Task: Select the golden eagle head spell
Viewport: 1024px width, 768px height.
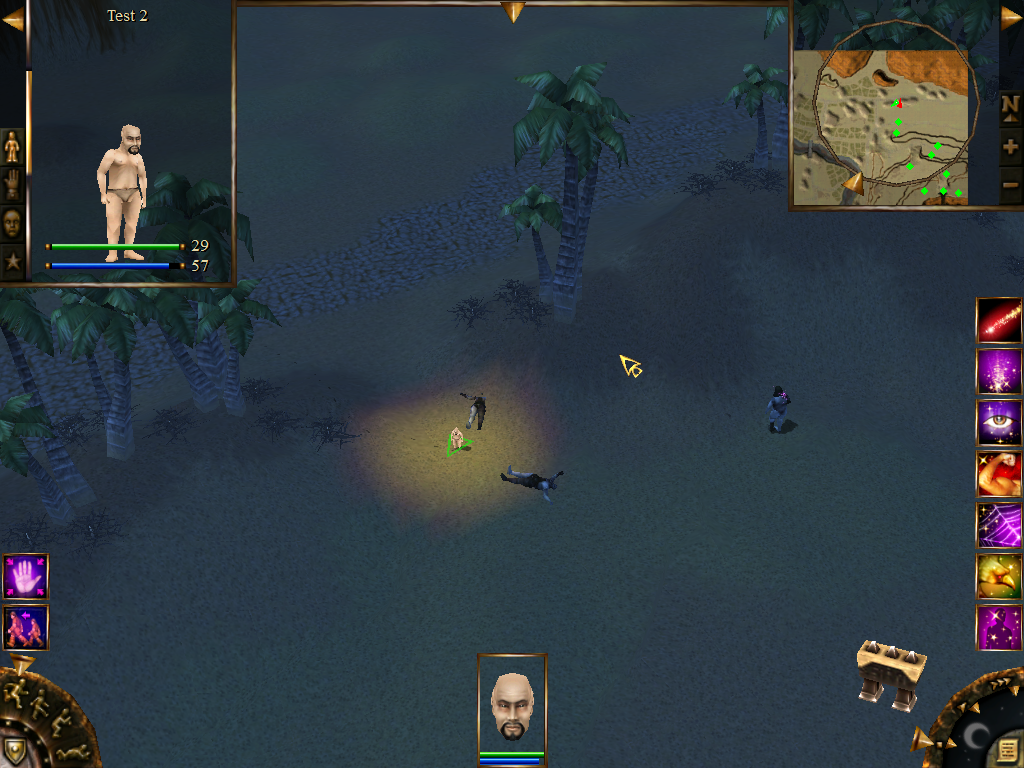Action: [x=999, y=576]
